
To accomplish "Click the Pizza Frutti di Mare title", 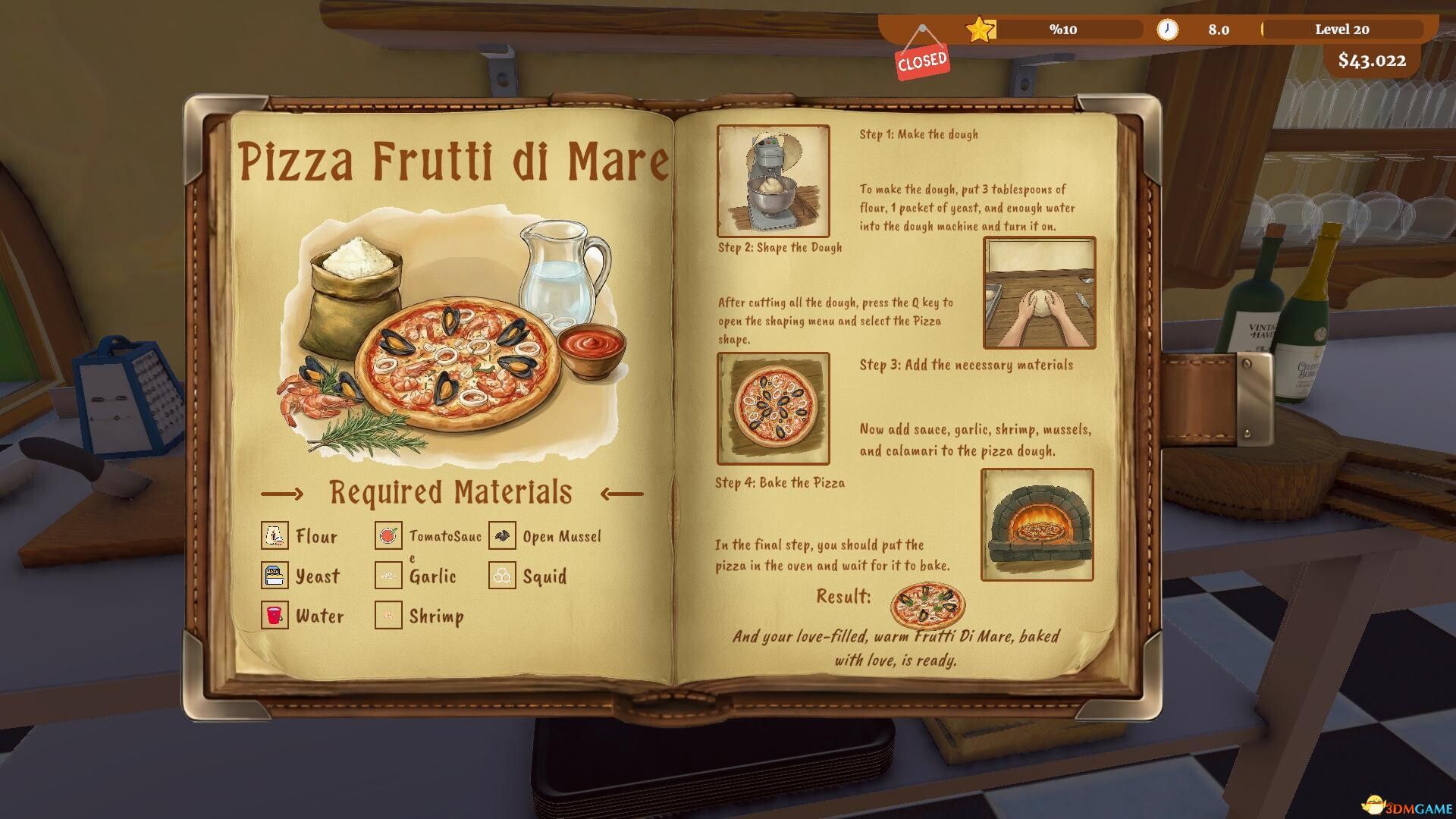I will 455,159.
